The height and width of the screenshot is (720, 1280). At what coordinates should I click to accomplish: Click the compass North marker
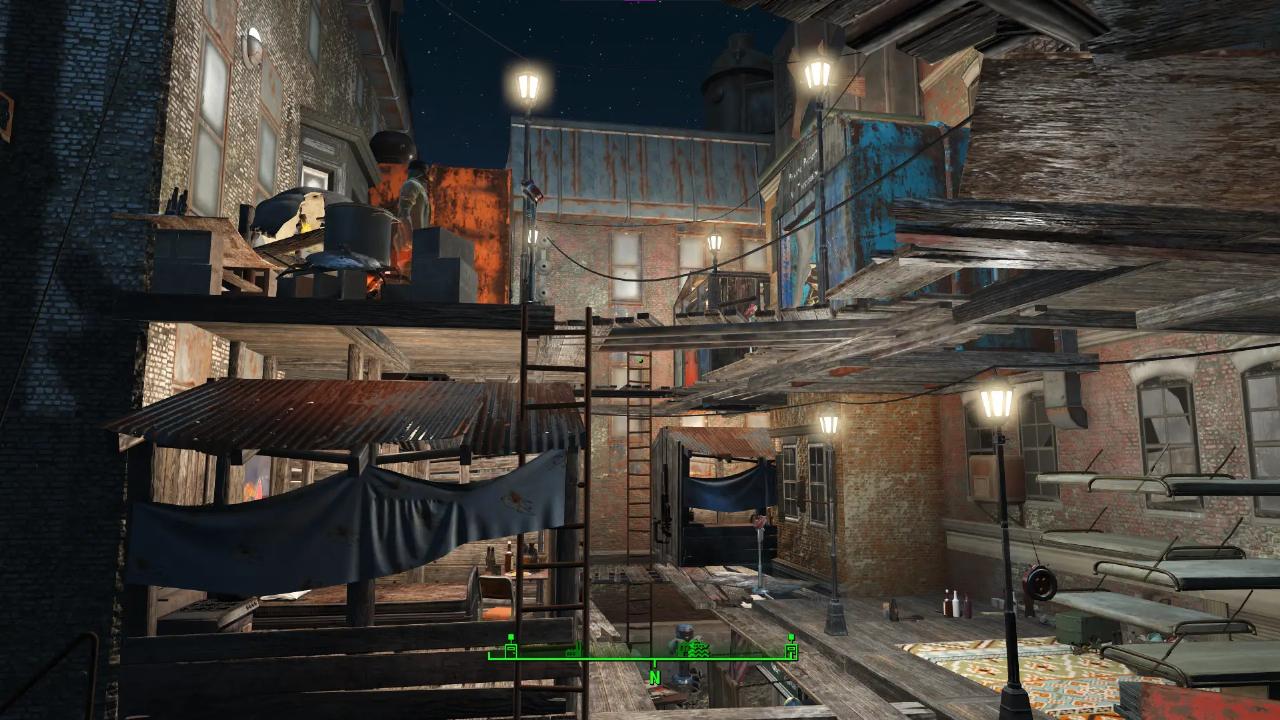coord(655,677)
